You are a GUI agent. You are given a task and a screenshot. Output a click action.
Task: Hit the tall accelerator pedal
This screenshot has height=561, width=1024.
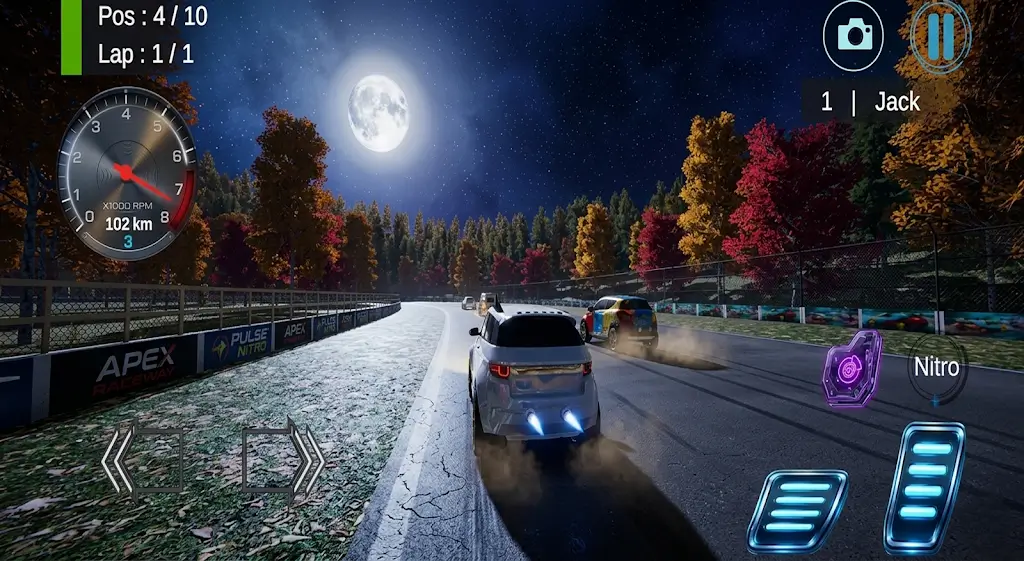[924, 487]
